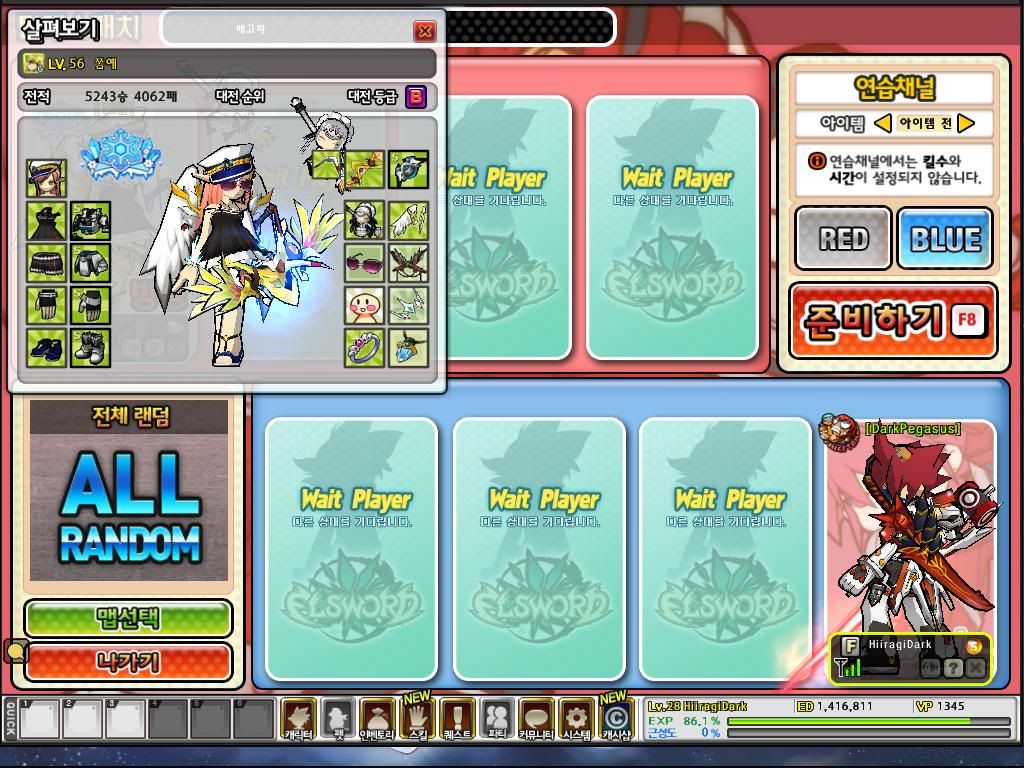Inspect the ring equipment slot

tap(364, 347)
